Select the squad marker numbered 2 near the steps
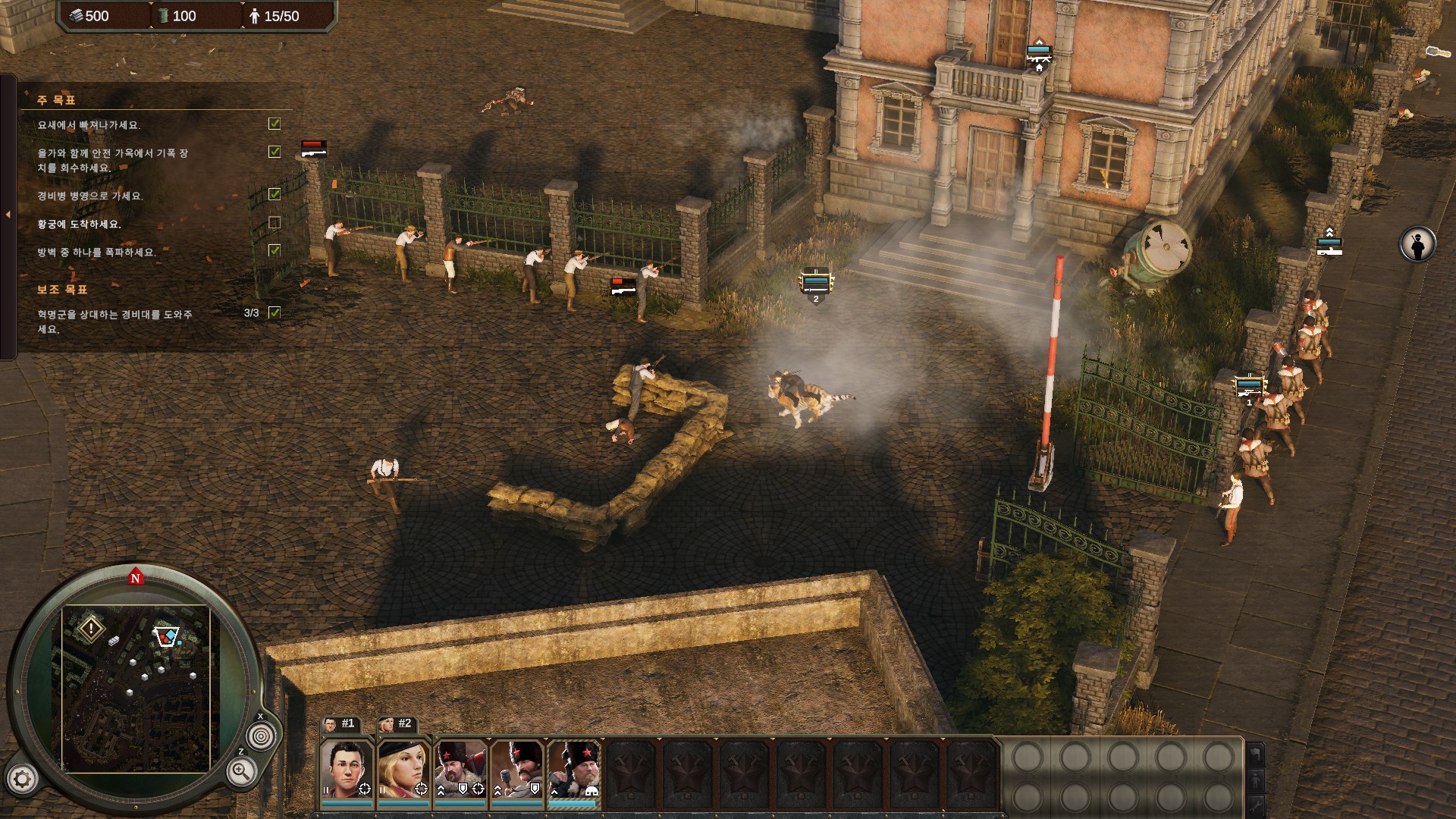Viewport: 1456px width, 819px height. coord(816,284)
